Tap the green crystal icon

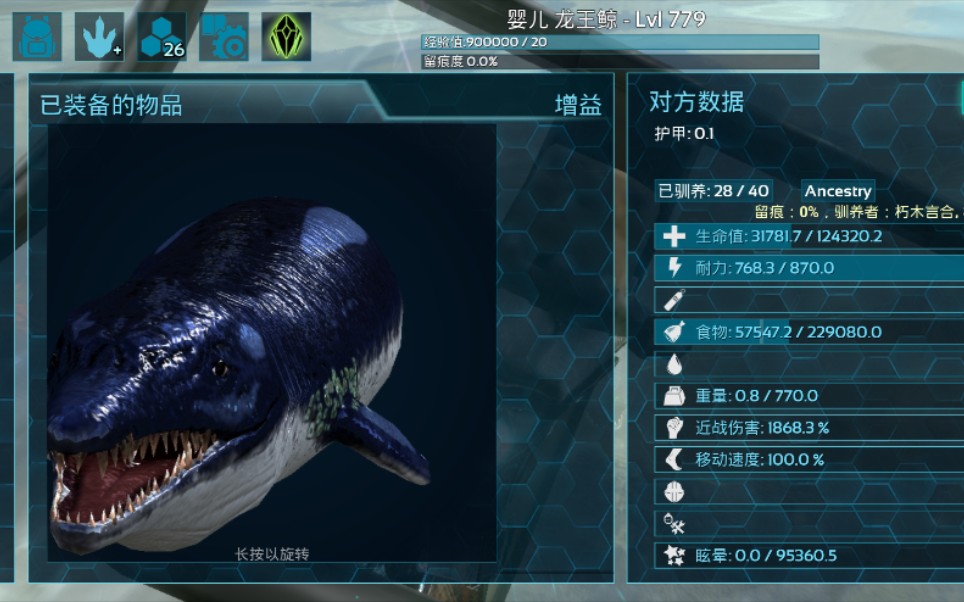point(286,37)
